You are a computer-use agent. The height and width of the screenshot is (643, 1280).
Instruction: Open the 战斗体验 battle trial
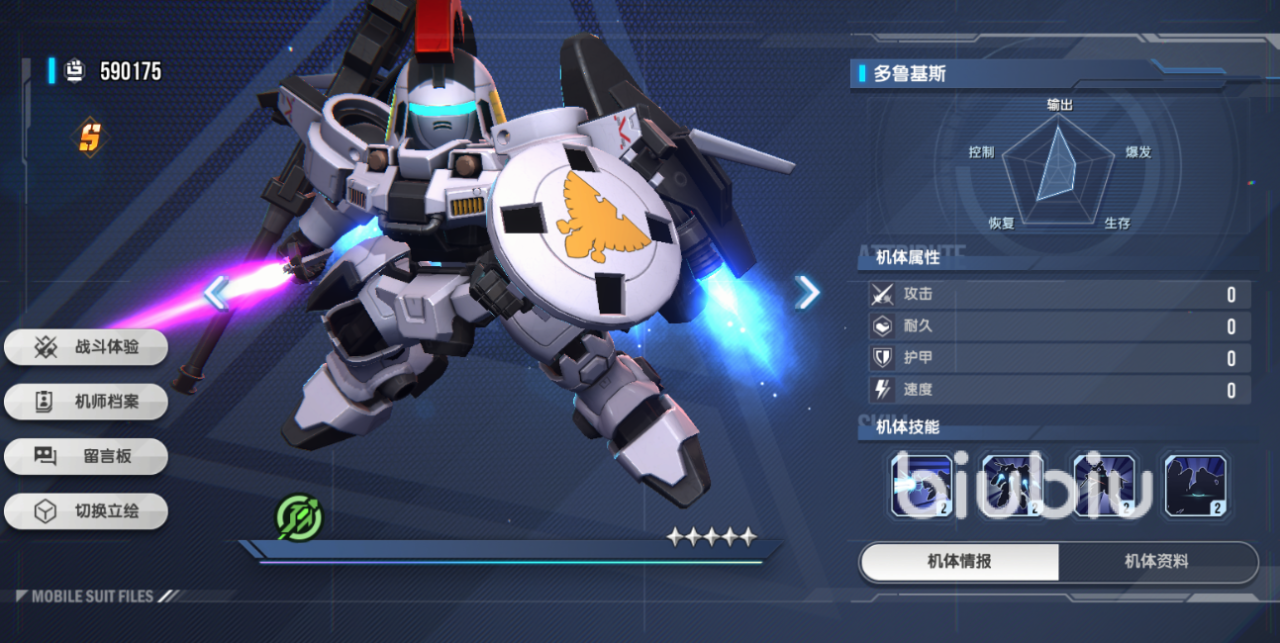pos(86,347)
